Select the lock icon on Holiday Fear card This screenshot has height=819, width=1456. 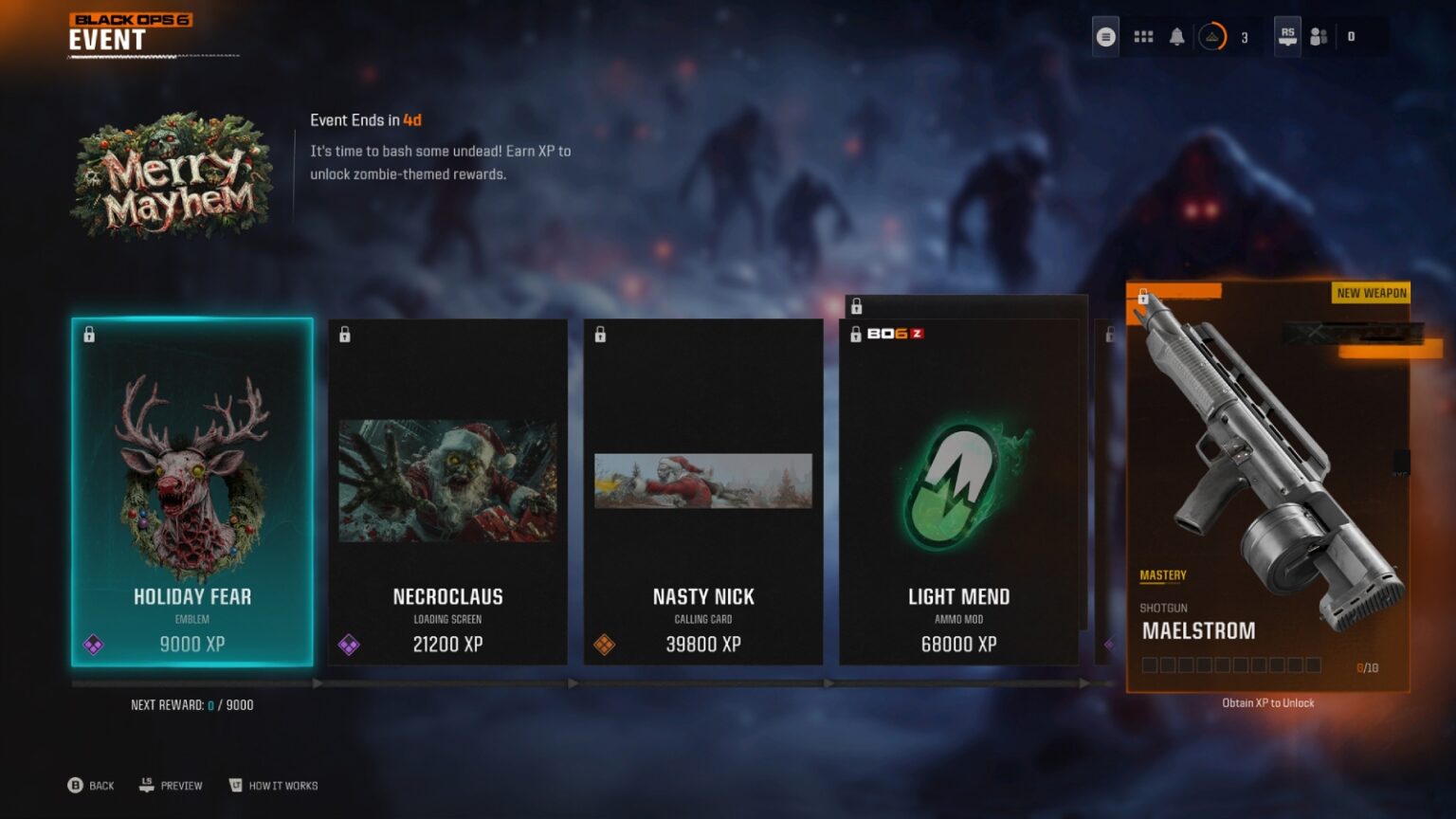point(90,333)
